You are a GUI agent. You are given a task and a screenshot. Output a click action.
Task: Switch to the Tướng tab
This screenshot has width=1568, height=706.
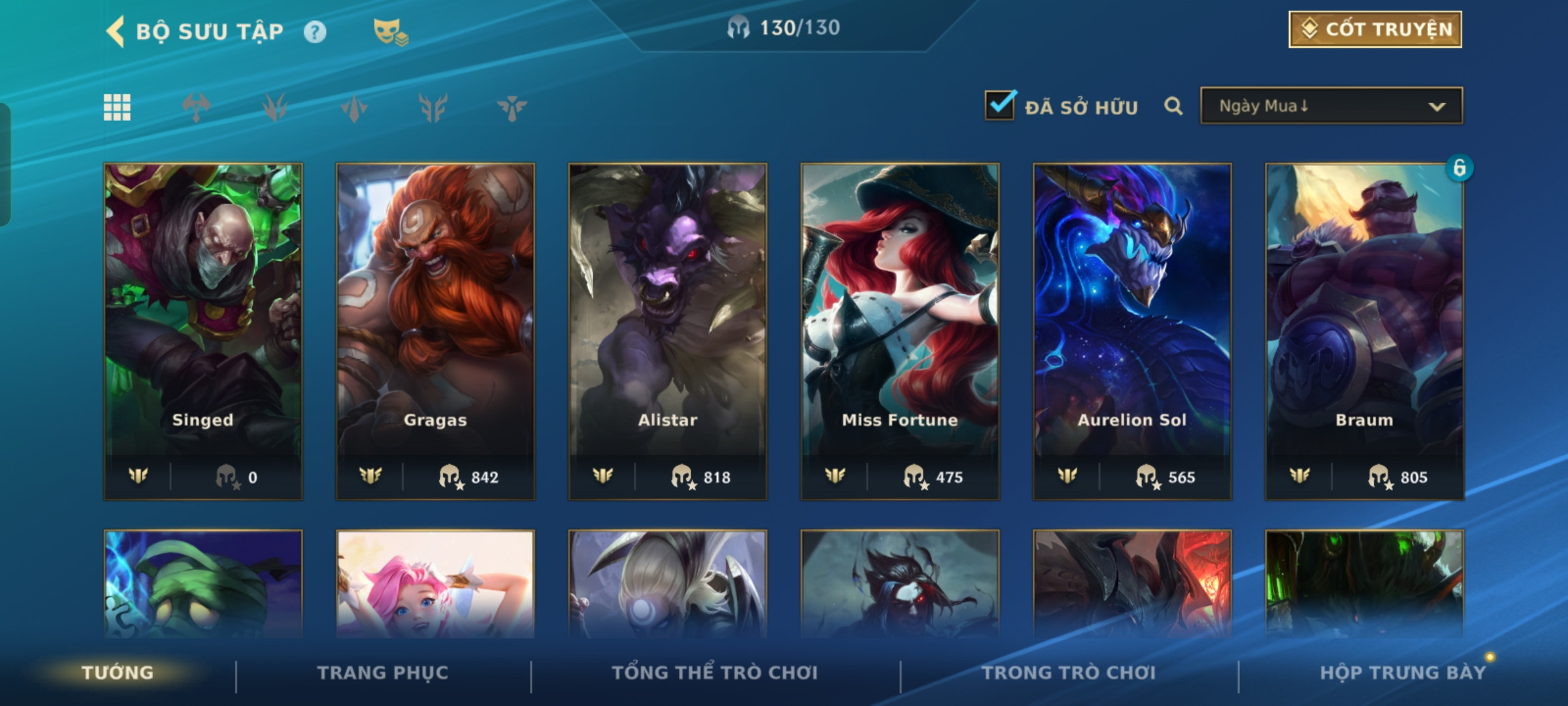coord(118,673)
